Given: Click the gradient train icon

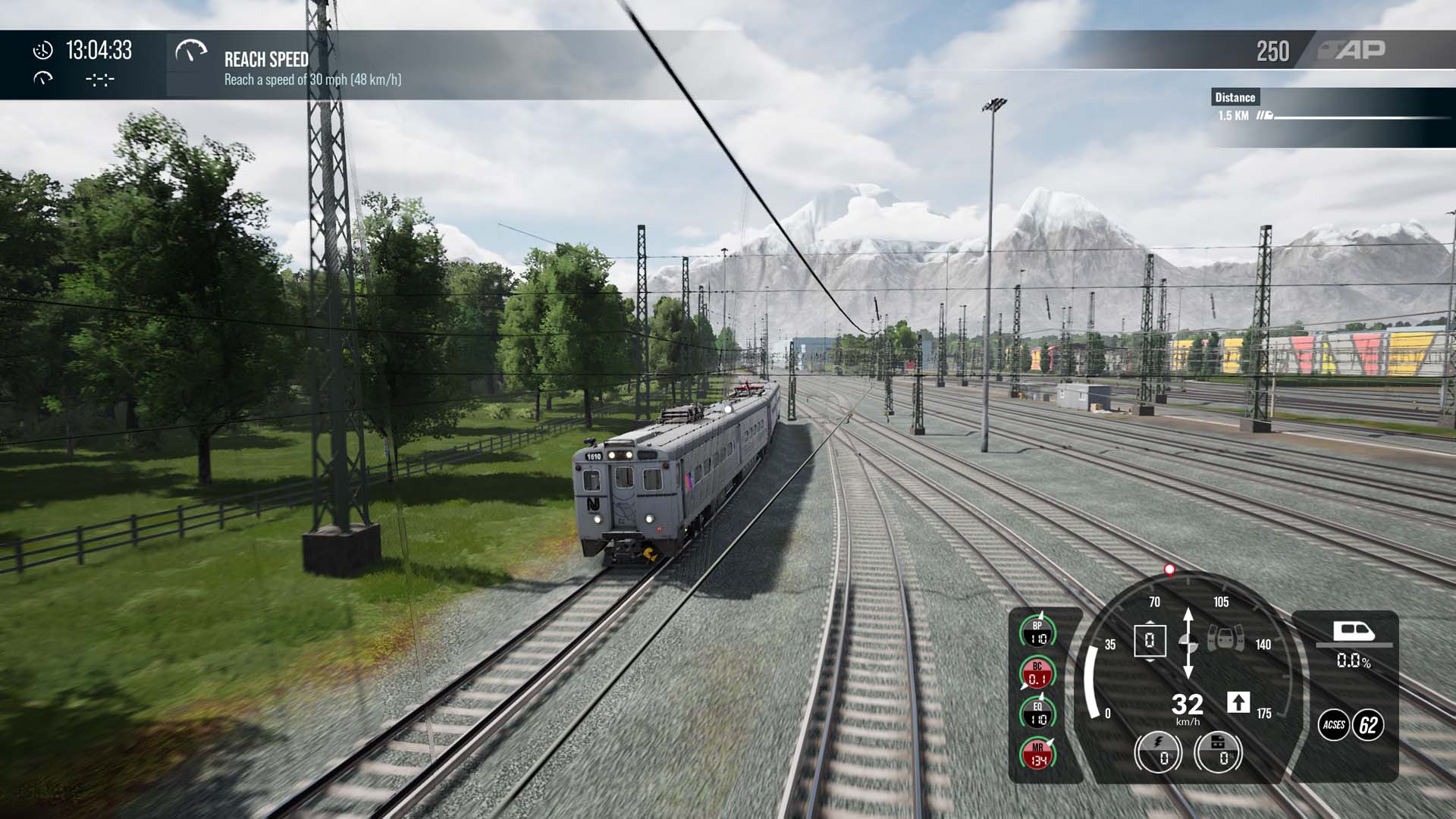Looking at the screenshot, I should coord(1354,631).
